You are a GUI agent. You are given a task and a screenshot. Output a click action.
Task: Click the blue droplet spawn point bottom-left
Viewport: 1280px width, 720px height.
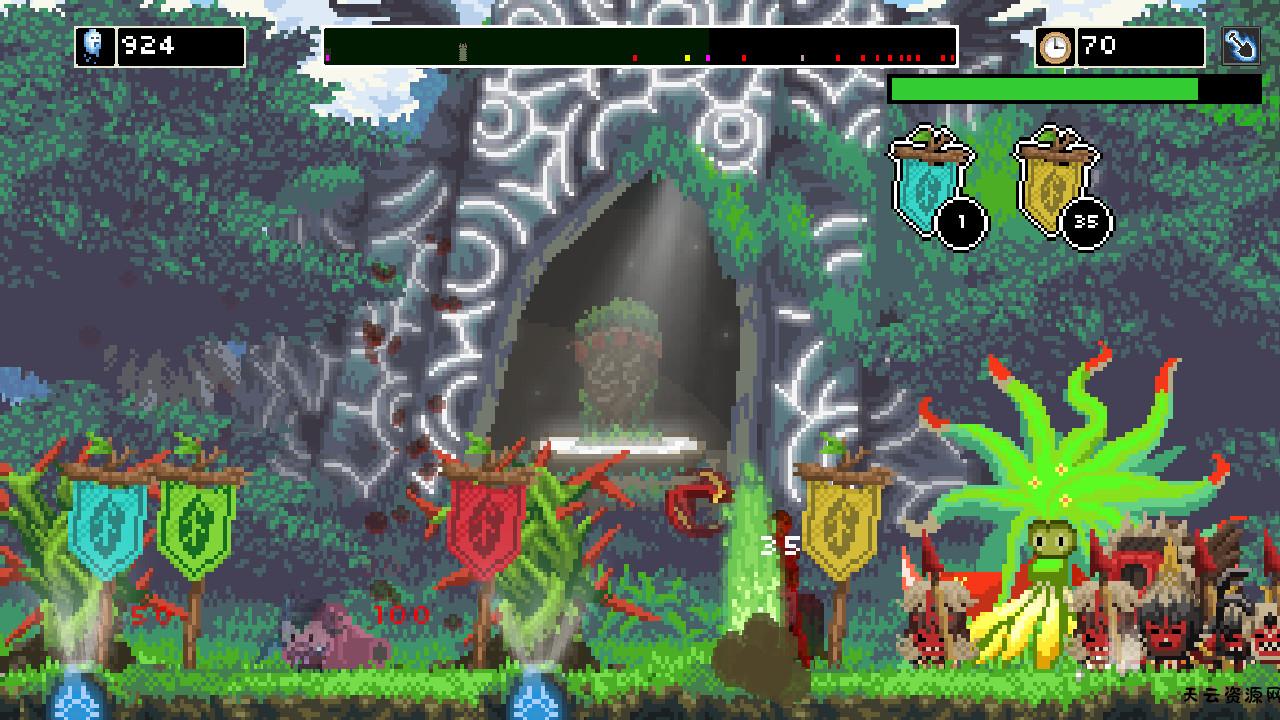(x=75, y=700)
